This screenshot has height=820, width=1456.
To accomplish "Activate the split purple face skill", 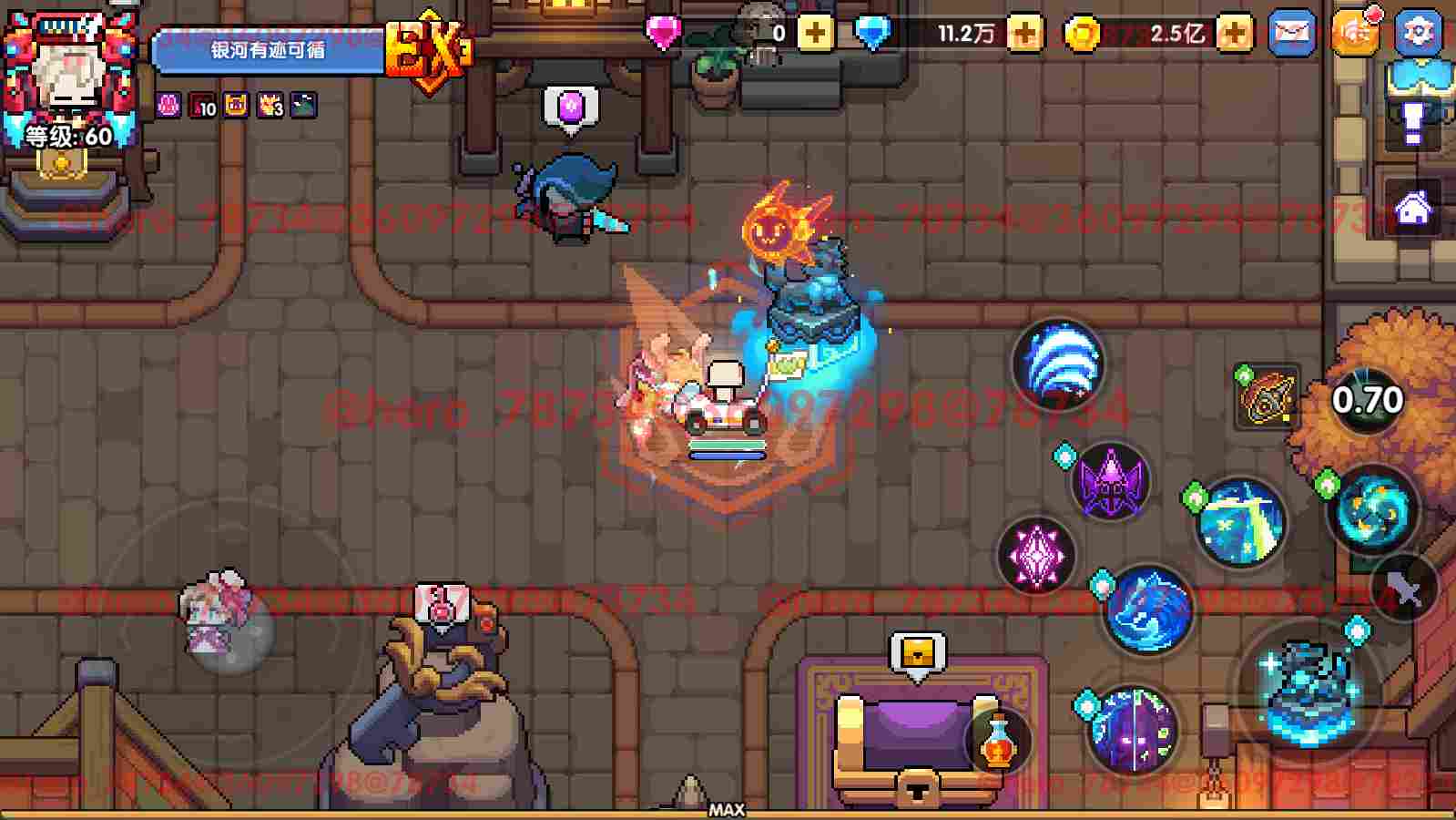I will [x=1132, y=731].
